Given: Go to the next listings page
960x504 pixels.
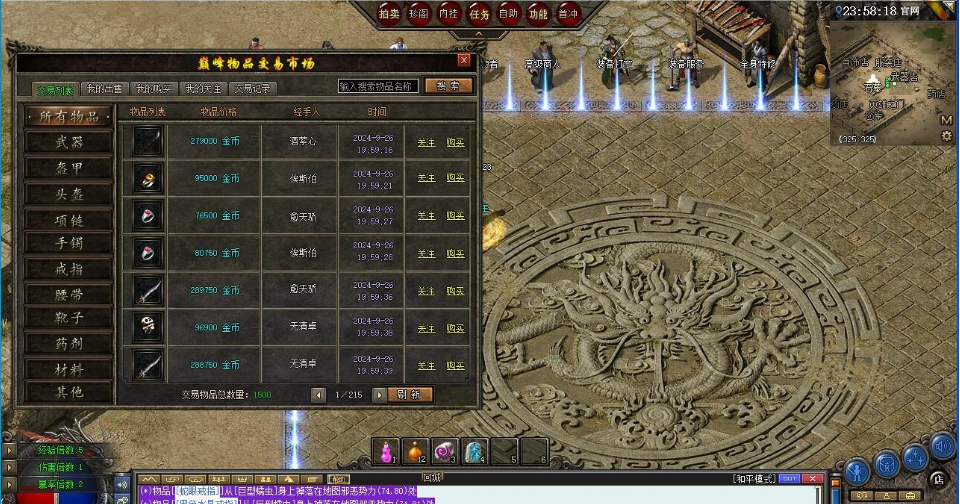Looking at the screenshot, I should click(379, 394).
